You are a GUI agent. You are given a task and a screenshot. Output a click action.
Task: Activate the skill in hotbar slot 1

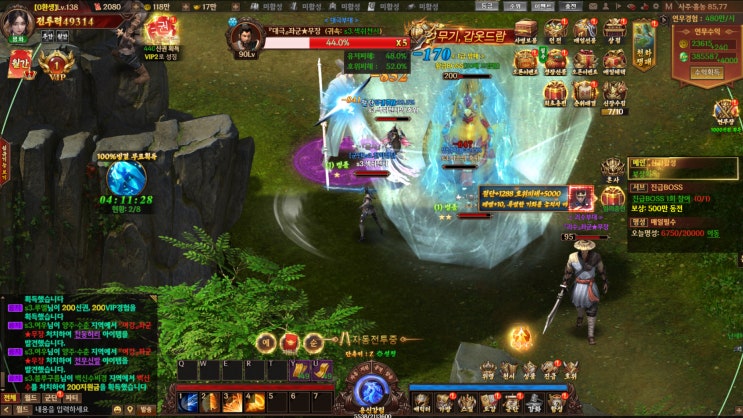coord(187,402)
